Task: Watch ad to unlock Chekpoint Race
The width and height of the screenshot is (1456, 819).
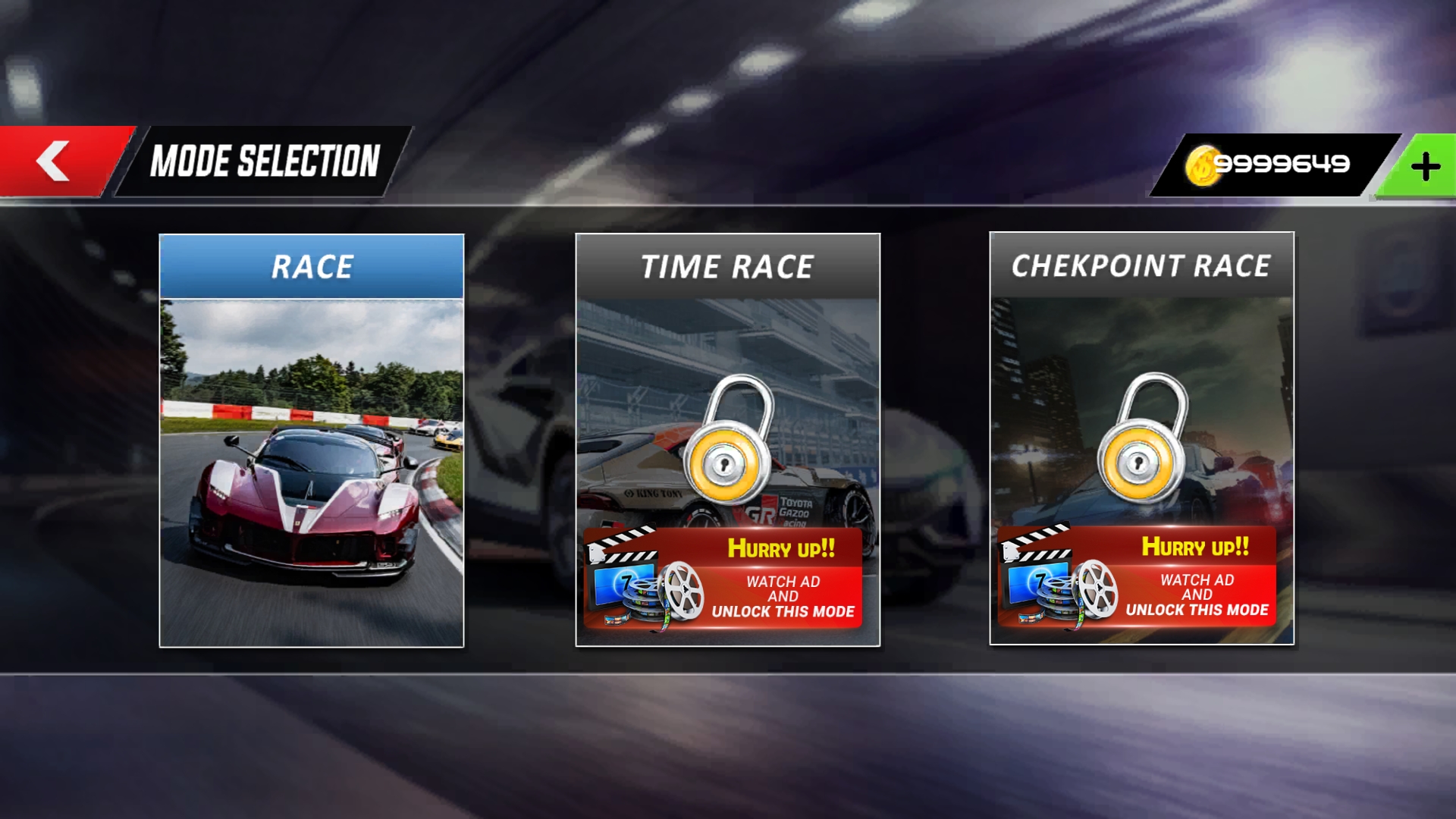Action: [1137, 578]
